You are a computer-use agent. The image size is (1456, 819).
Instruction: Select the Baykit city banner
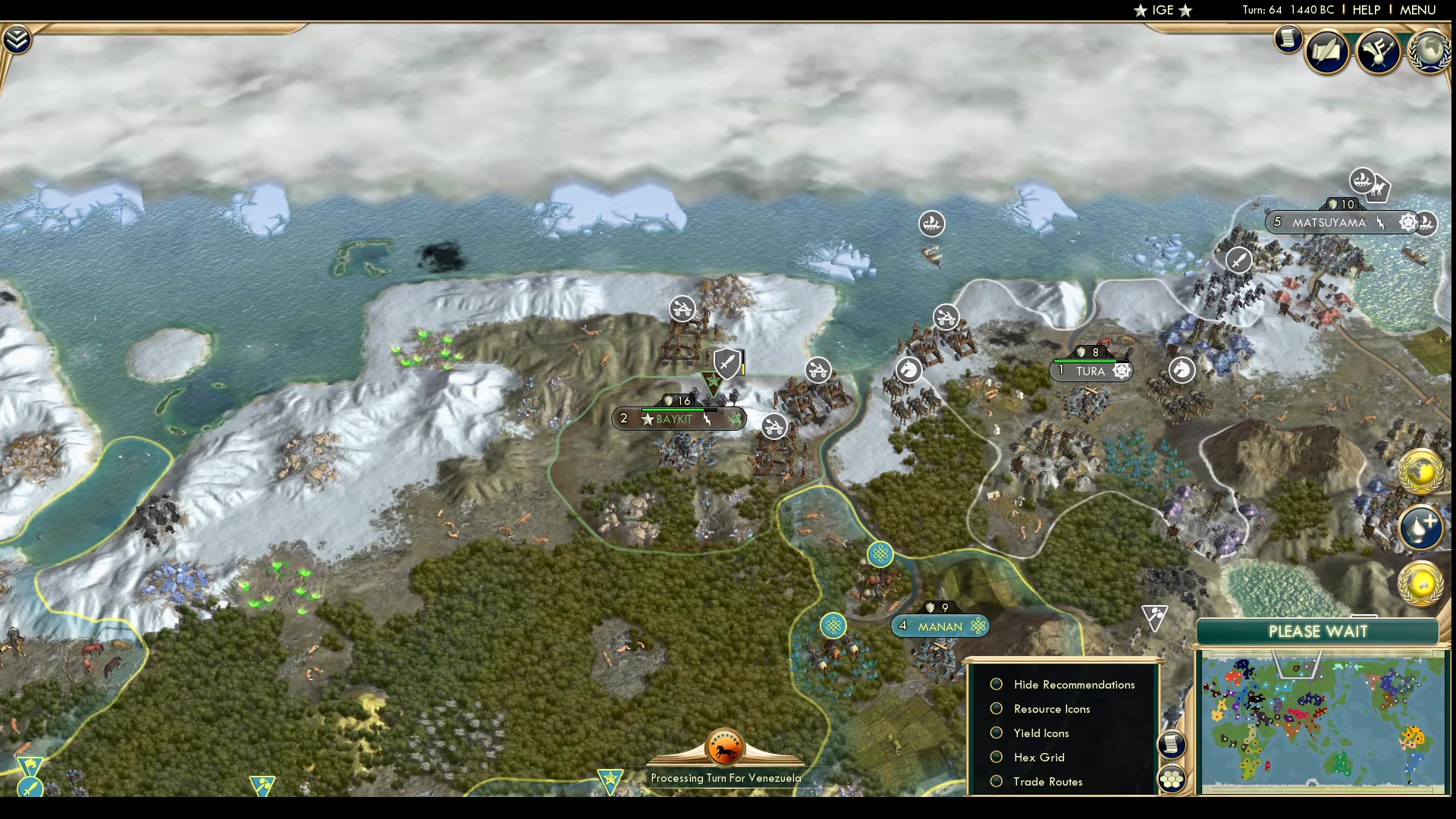tap(679, 417)
